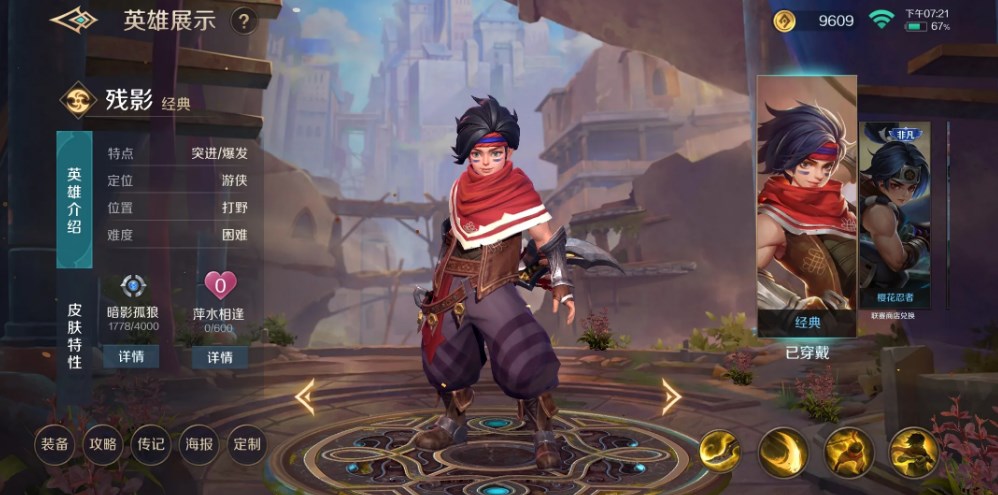Viewport: 998px width, 495px height.
Task: Open the 萍水相逢 pink heart icon
Action: (219, 285)
